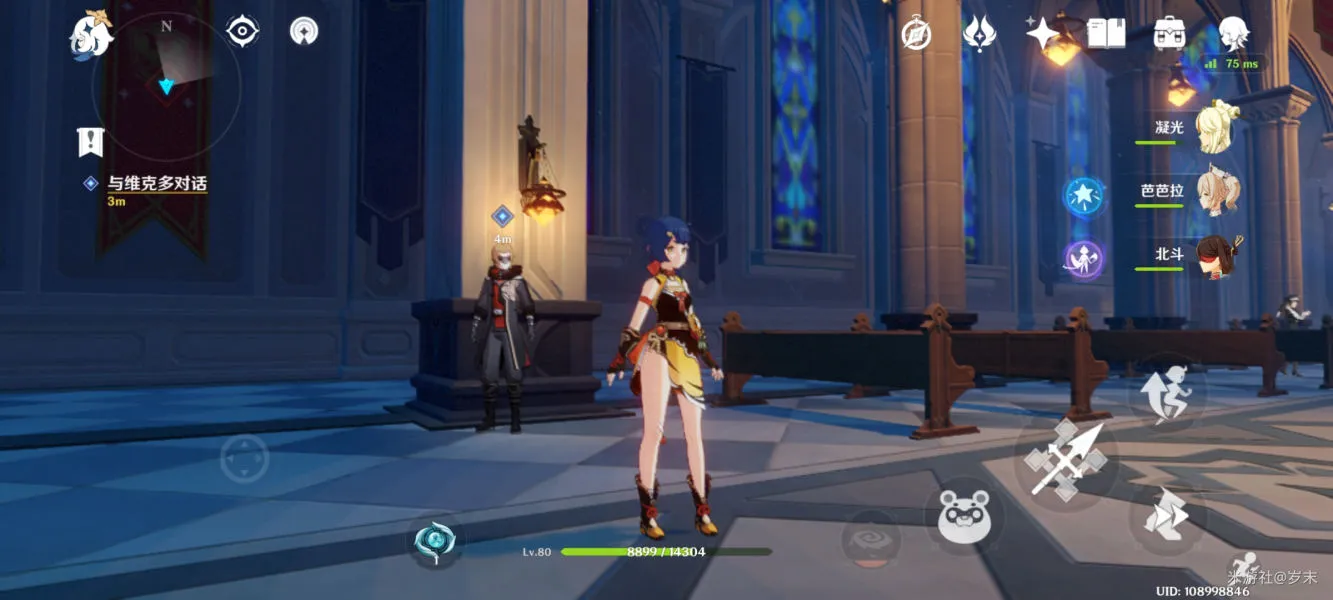Select the tracked quest 与维克多对话
Image resolution: width=1333 pixels, height=600 pixels.
[x=156, y=184]
